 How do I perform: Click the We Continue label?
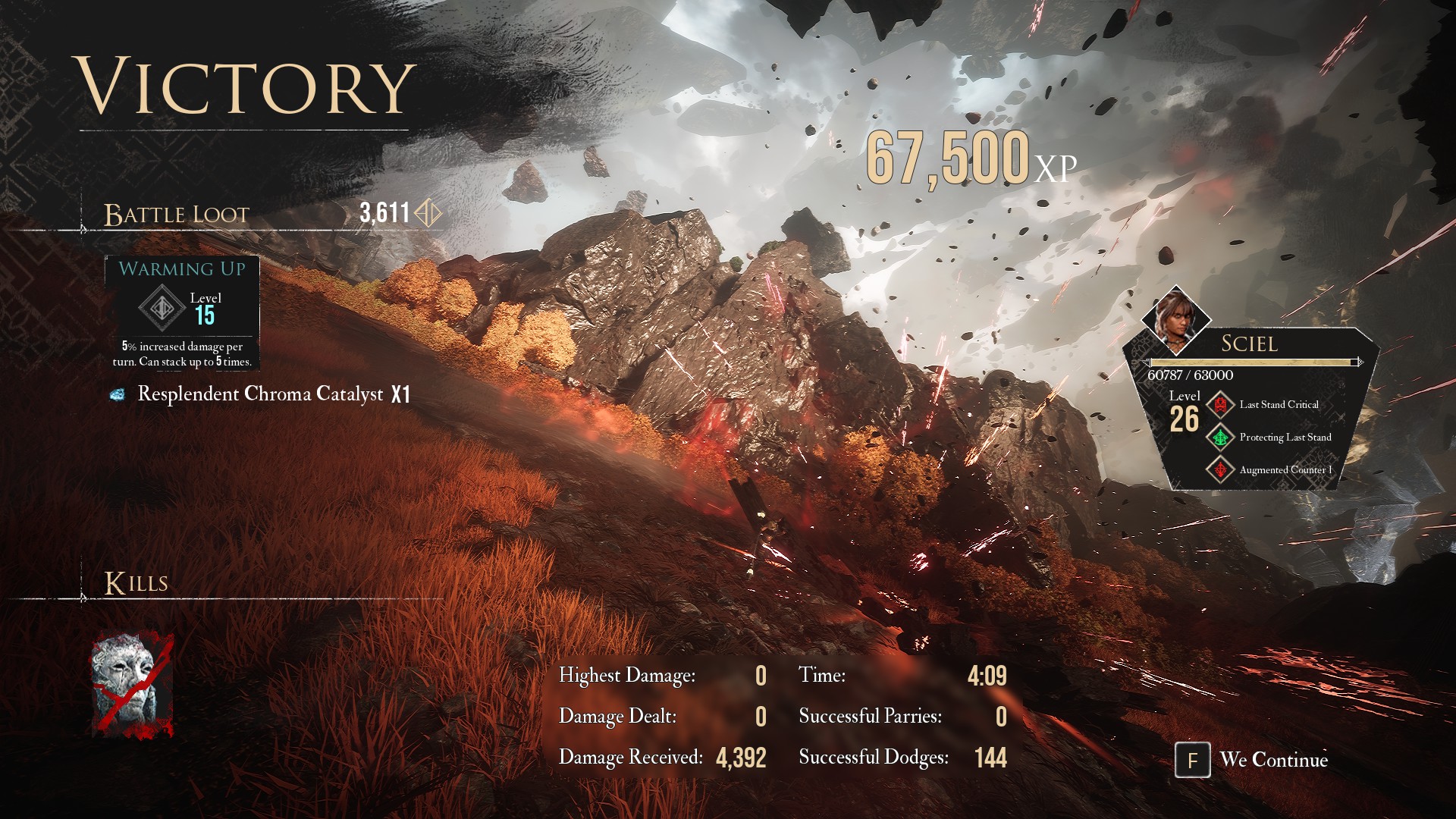[x=1273, y=760]
